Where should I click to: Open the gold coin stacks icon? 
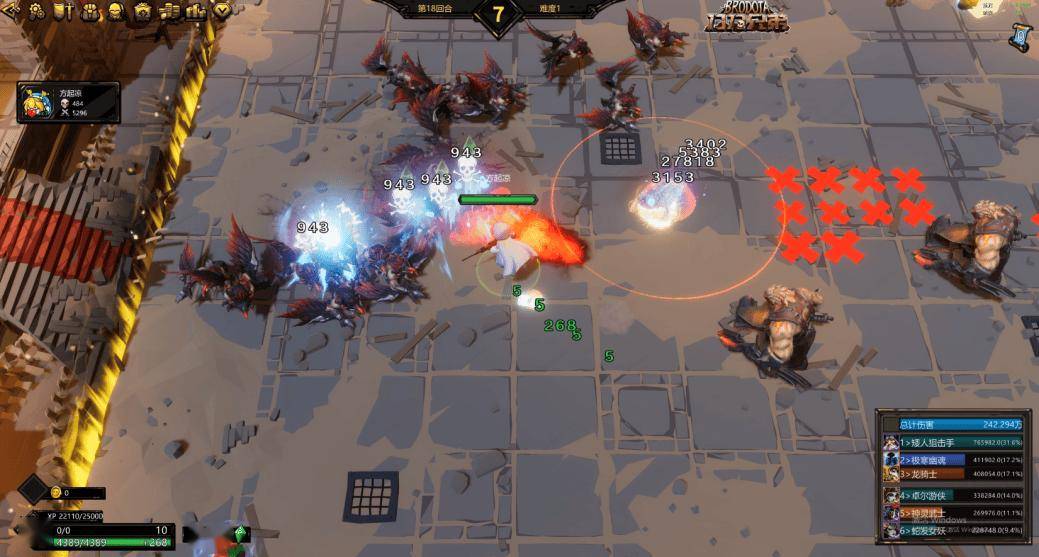click(x=168, y=11)
